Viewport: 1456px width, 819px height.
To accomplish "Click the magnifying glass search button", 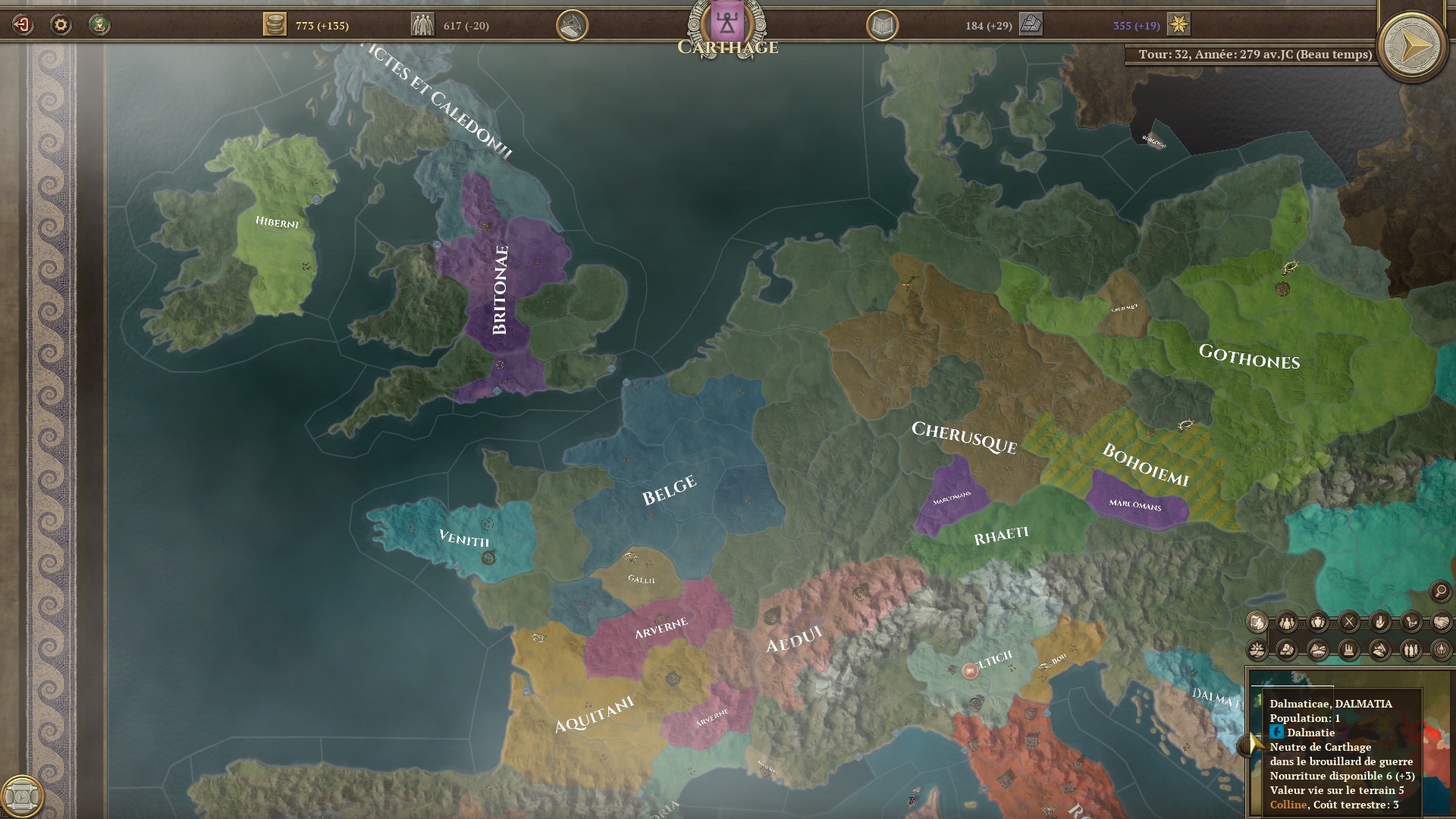I will [x=1440, y=591].
